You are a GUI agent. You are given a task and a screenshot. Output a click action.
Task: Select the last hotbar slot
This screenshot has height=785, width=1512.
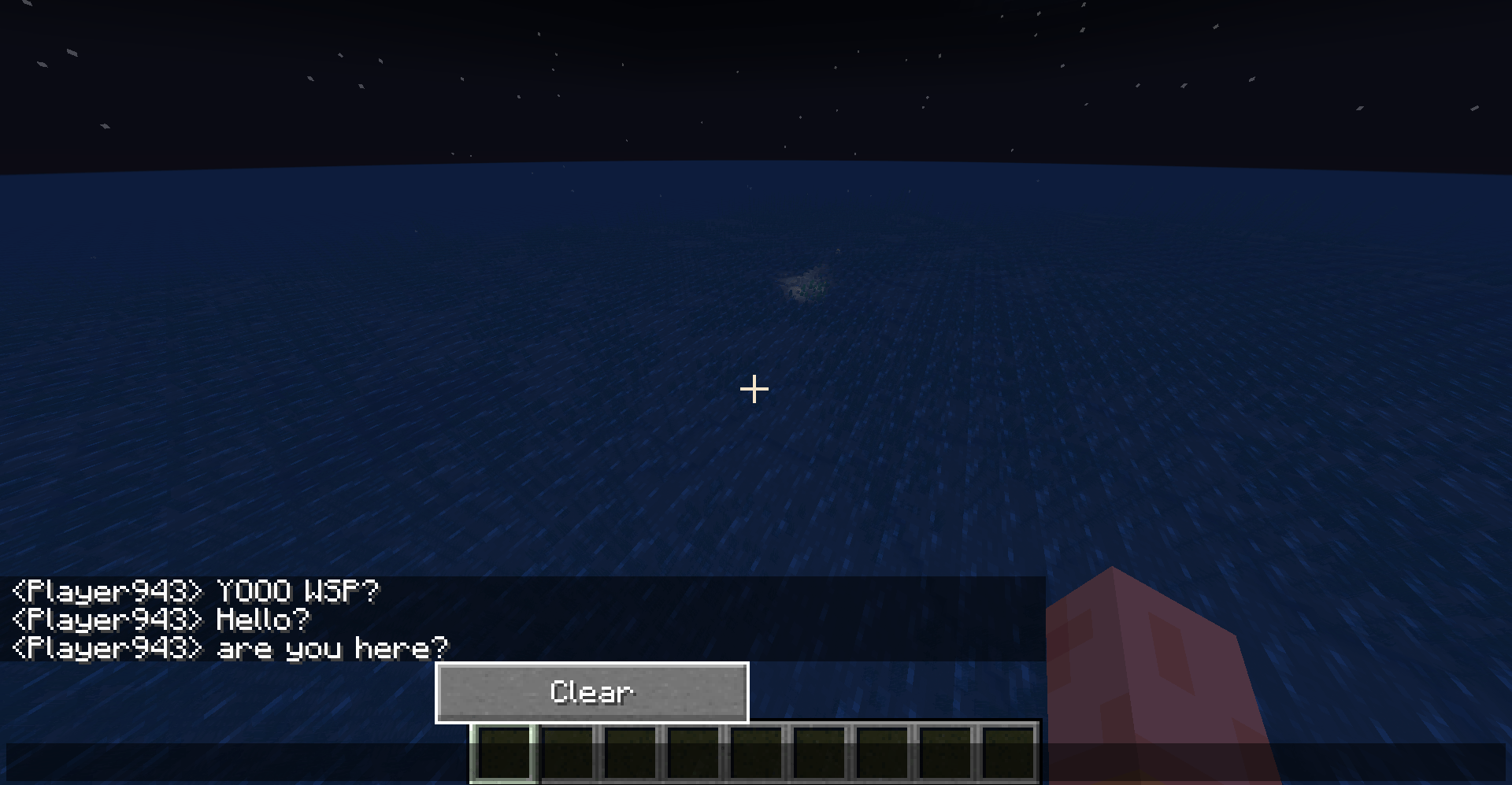coord(1008,756)
